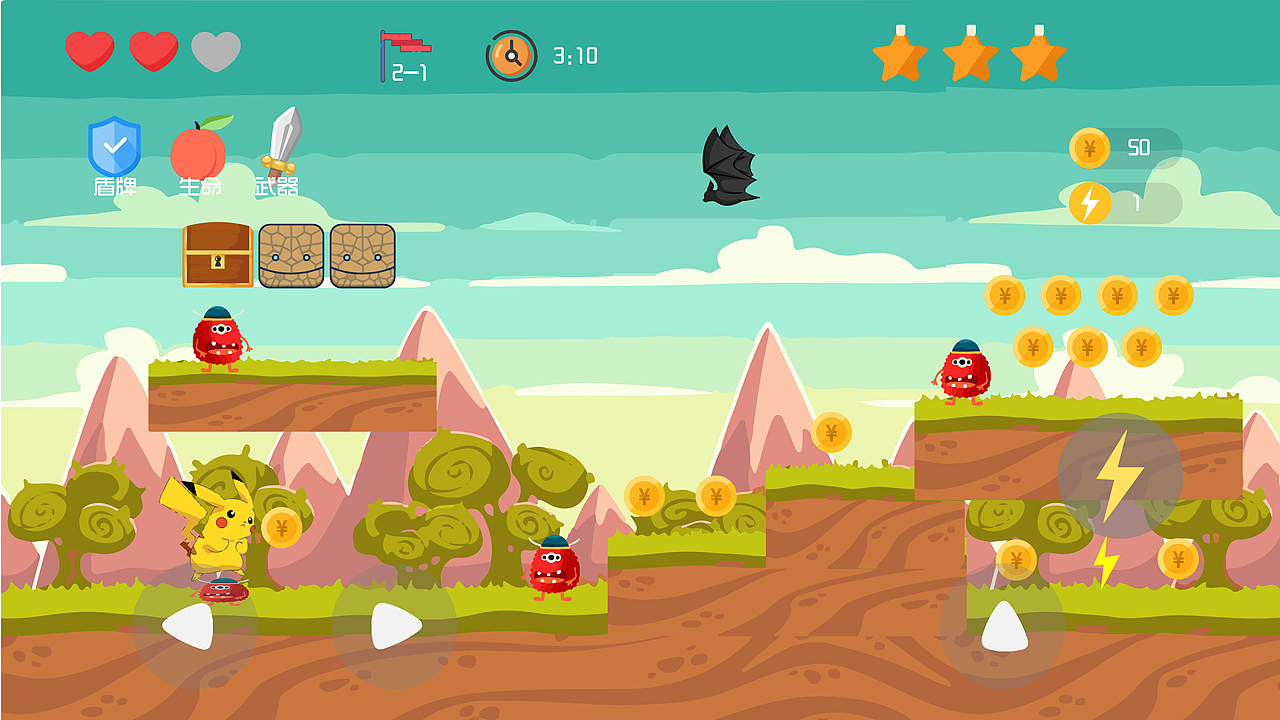The image size is (1280, 720).
Task: Tap the move right arrow button
Action: tap(394, 627)
